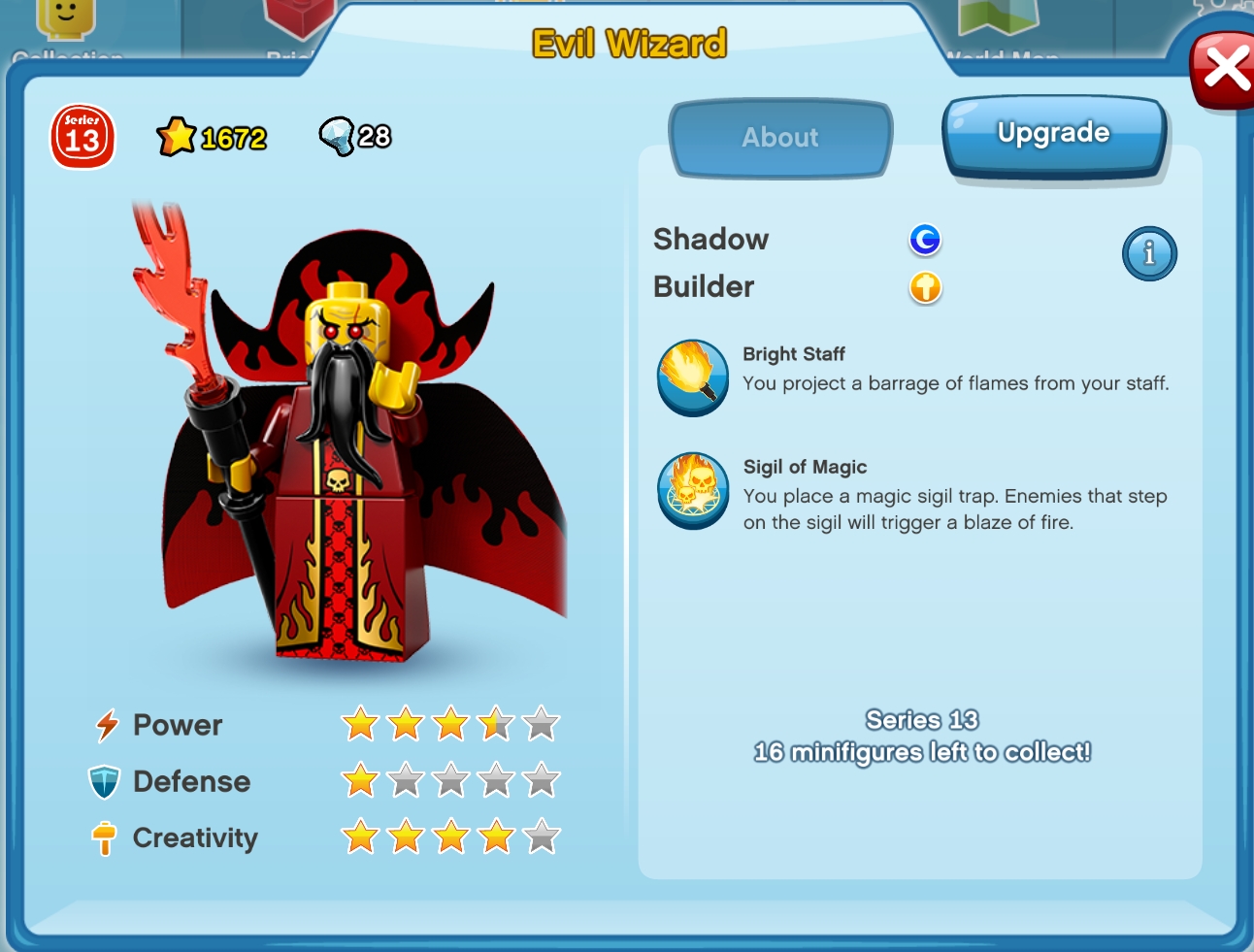Click the Creativity hammer icon

coord(105,837)
